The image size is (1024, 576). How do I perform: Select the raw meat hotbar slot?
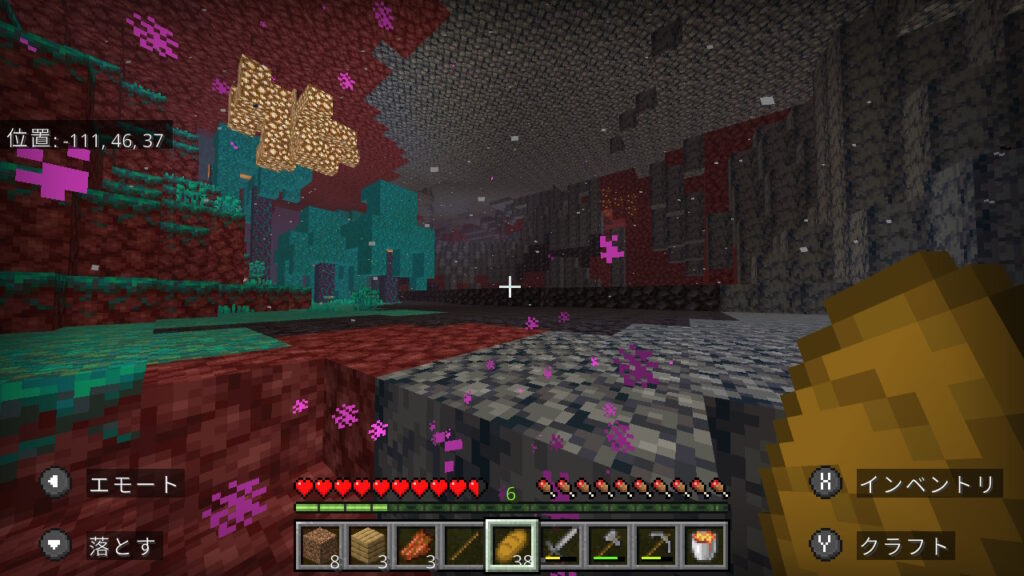pos(413,546)
